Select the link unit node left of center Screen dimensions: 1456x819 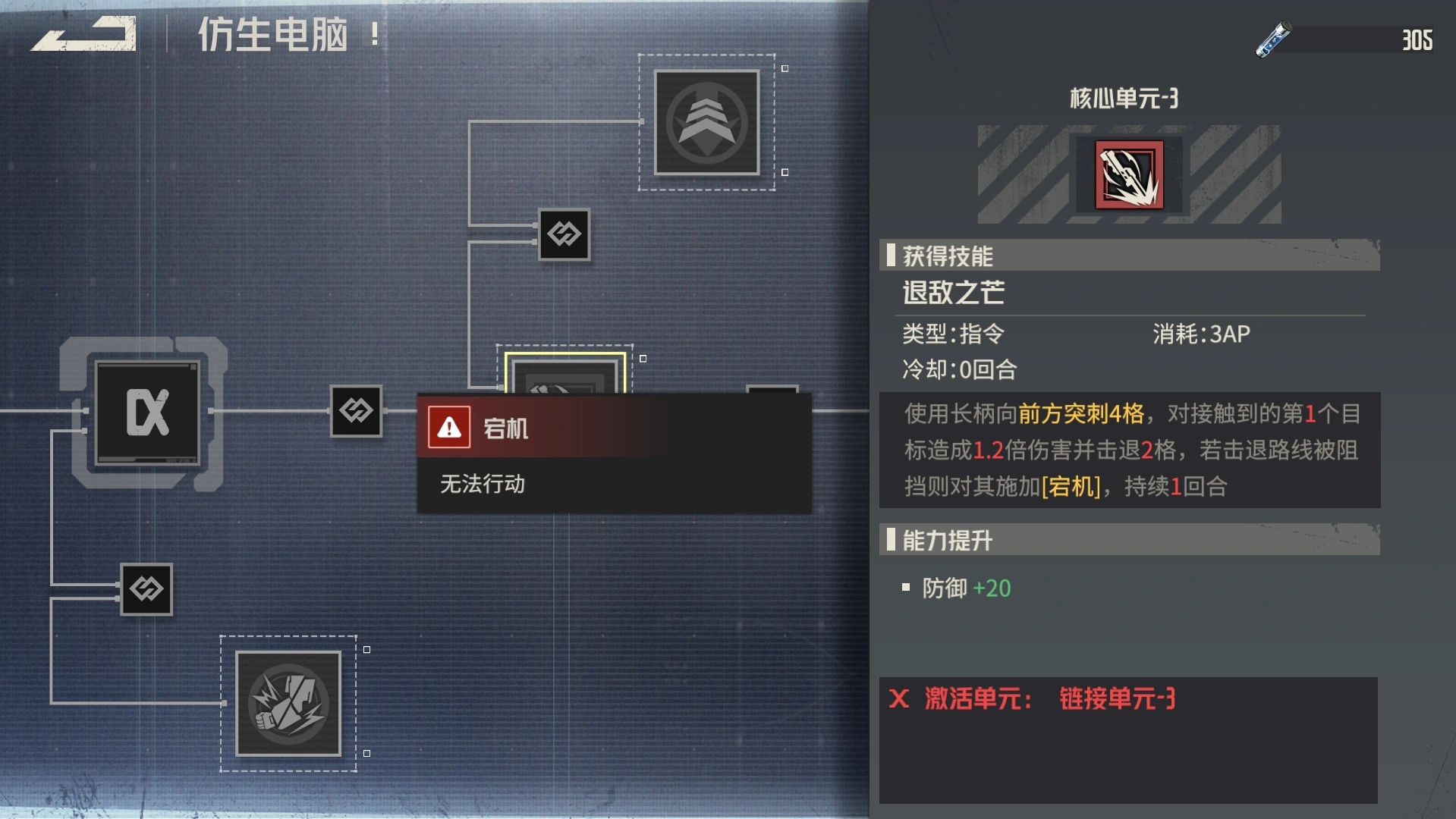(357, 412)
